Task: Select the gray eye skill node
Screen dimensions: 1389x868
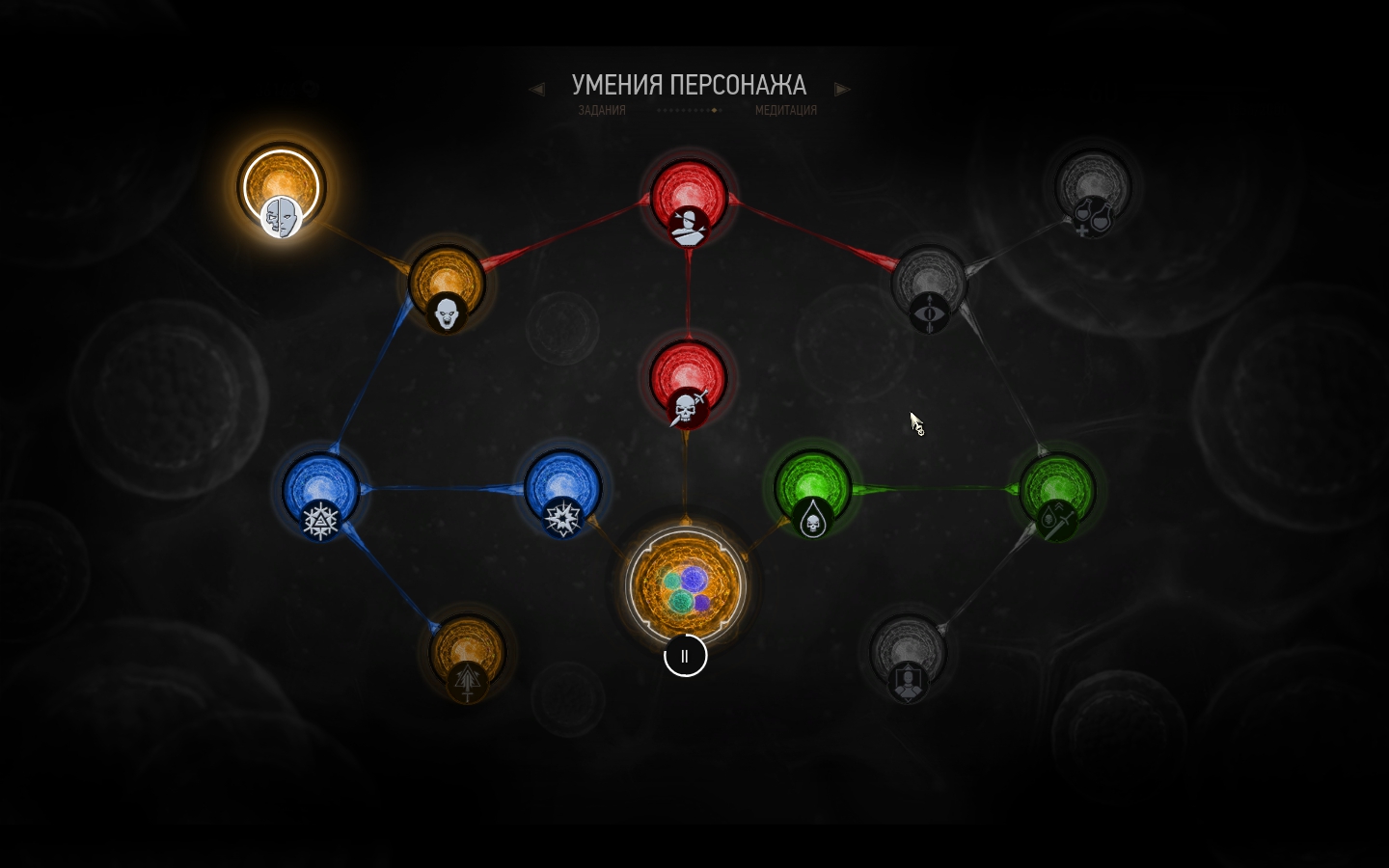Action: [929, 286]
